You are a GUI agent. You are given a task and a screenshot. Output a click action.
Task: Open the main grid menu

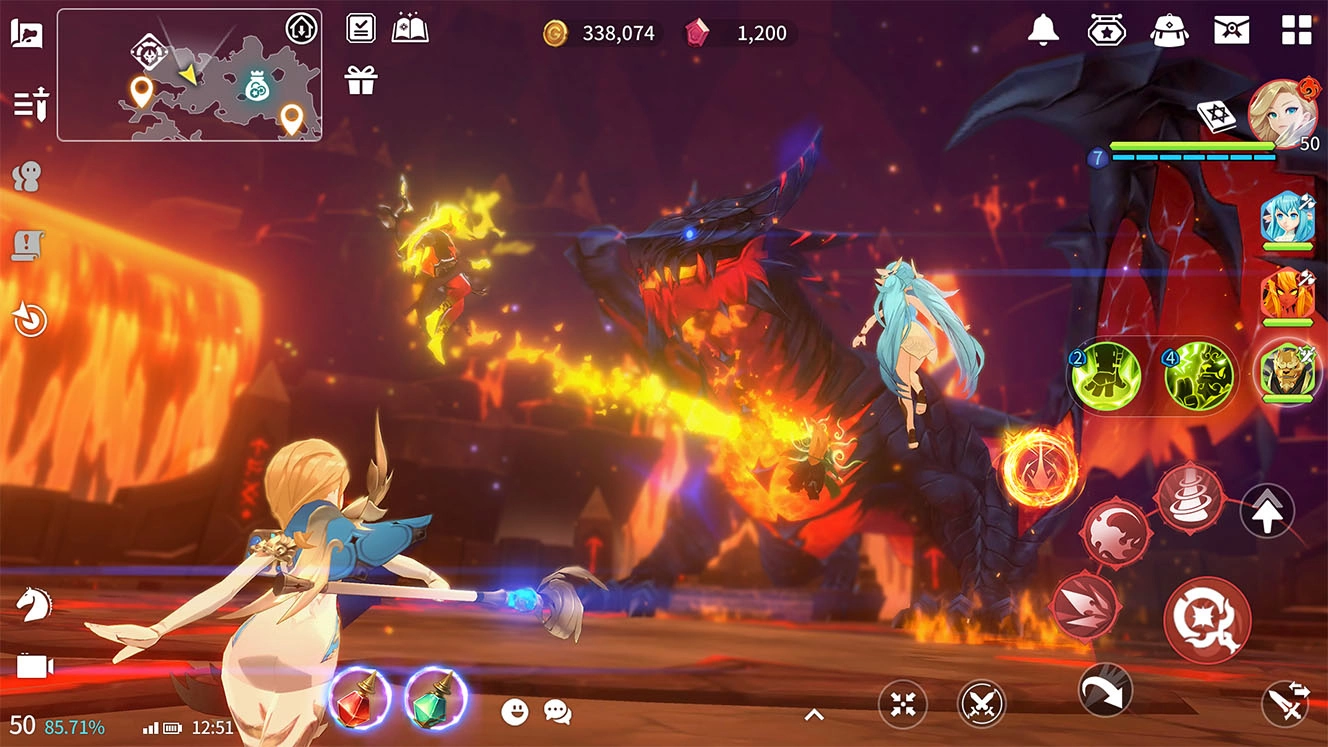pos(1296,30)
